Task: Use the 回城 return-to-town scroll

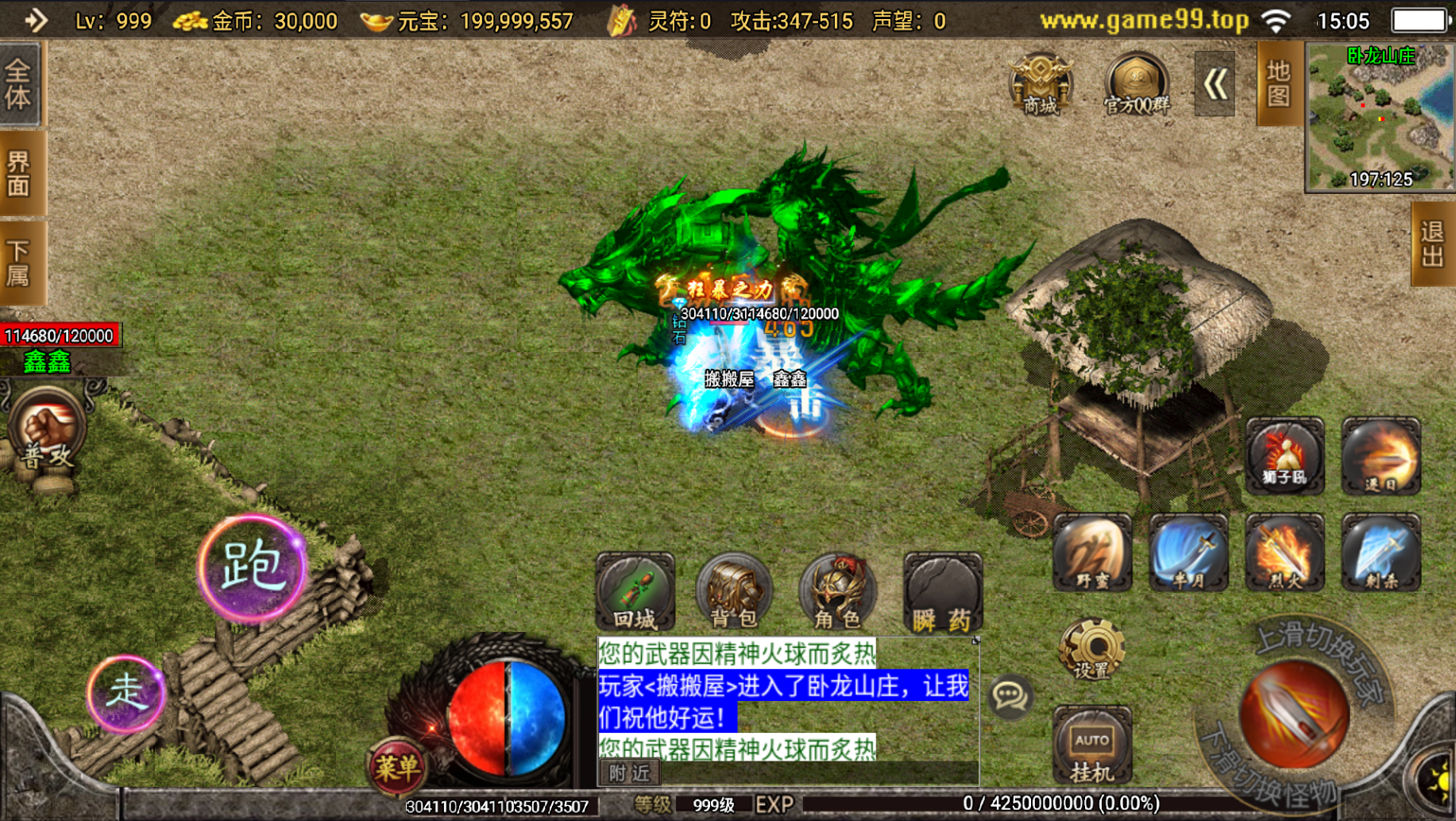Action: click(635, 593)
